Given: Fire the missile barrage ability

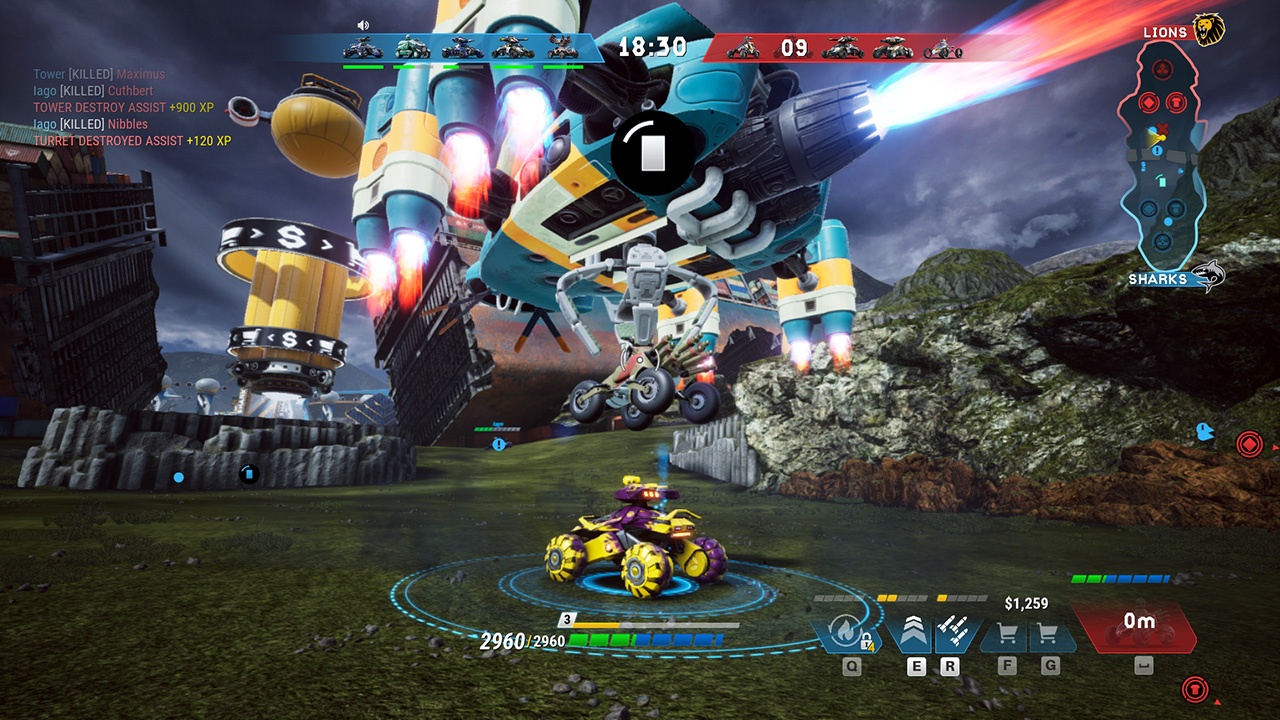Looking at the screenshot, I should coord(952,632).
